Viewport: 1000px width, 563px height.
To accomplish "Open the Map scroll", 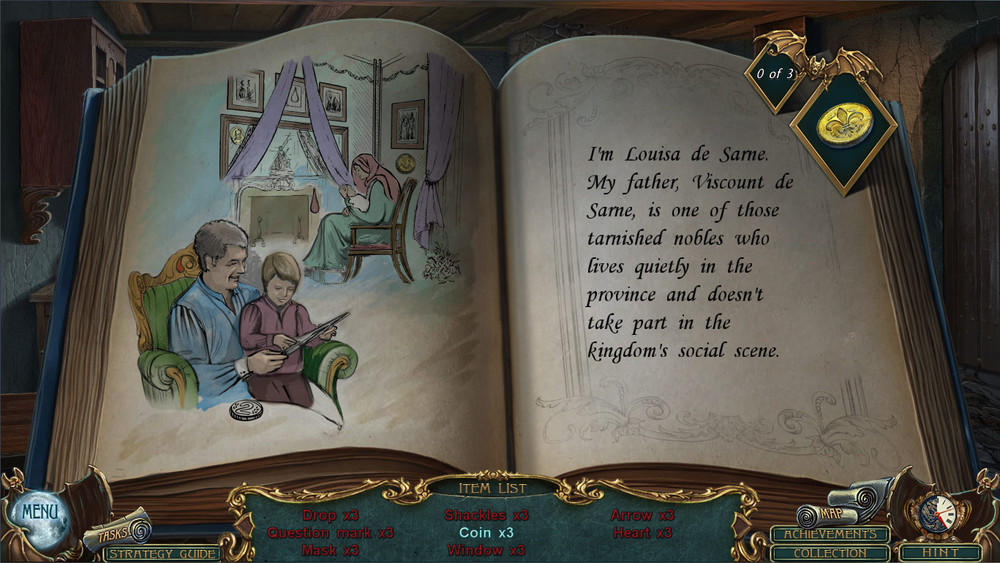I will point(830,514).
